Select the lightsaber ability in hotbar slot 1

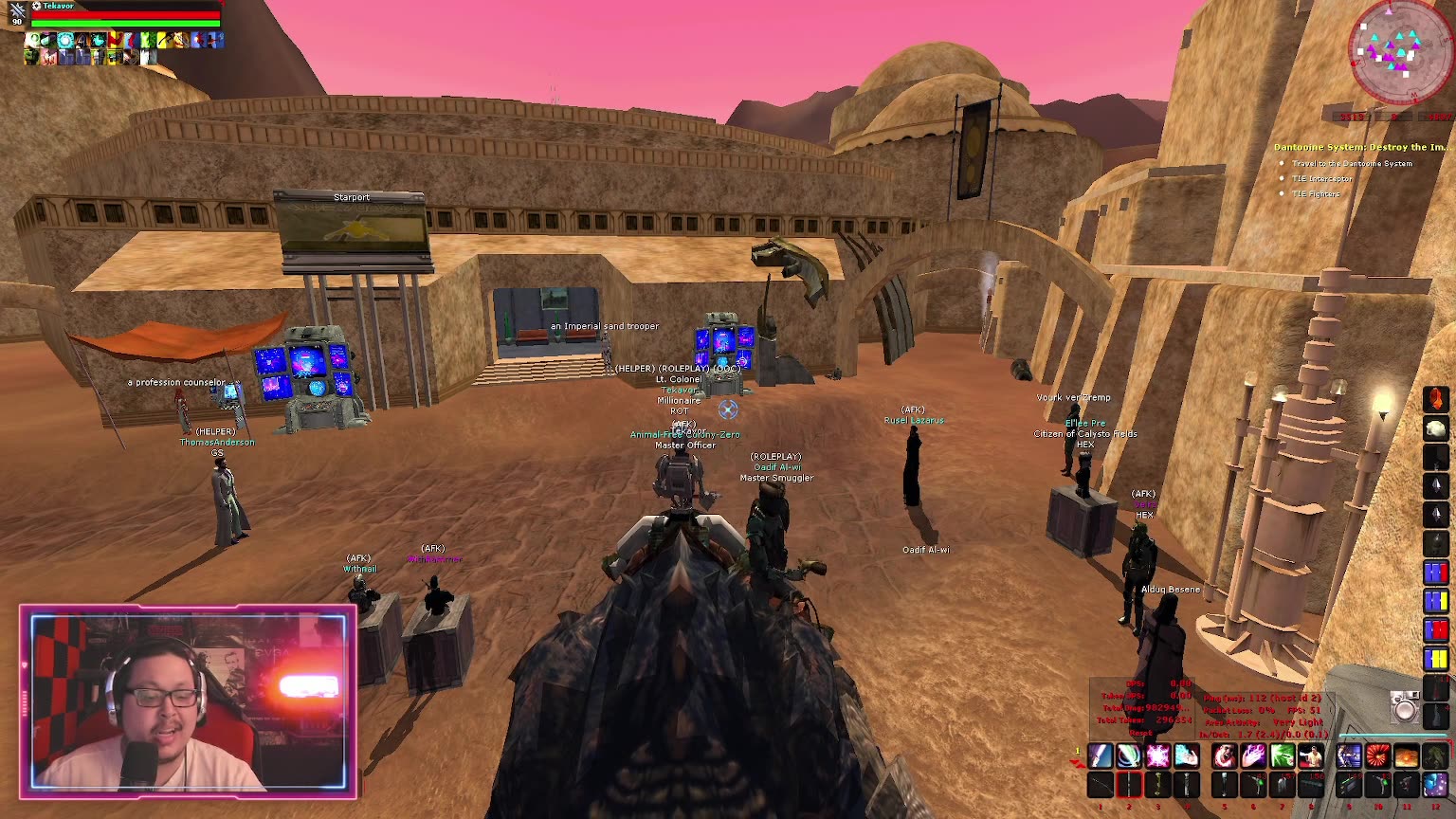[x=1100, y=756]
